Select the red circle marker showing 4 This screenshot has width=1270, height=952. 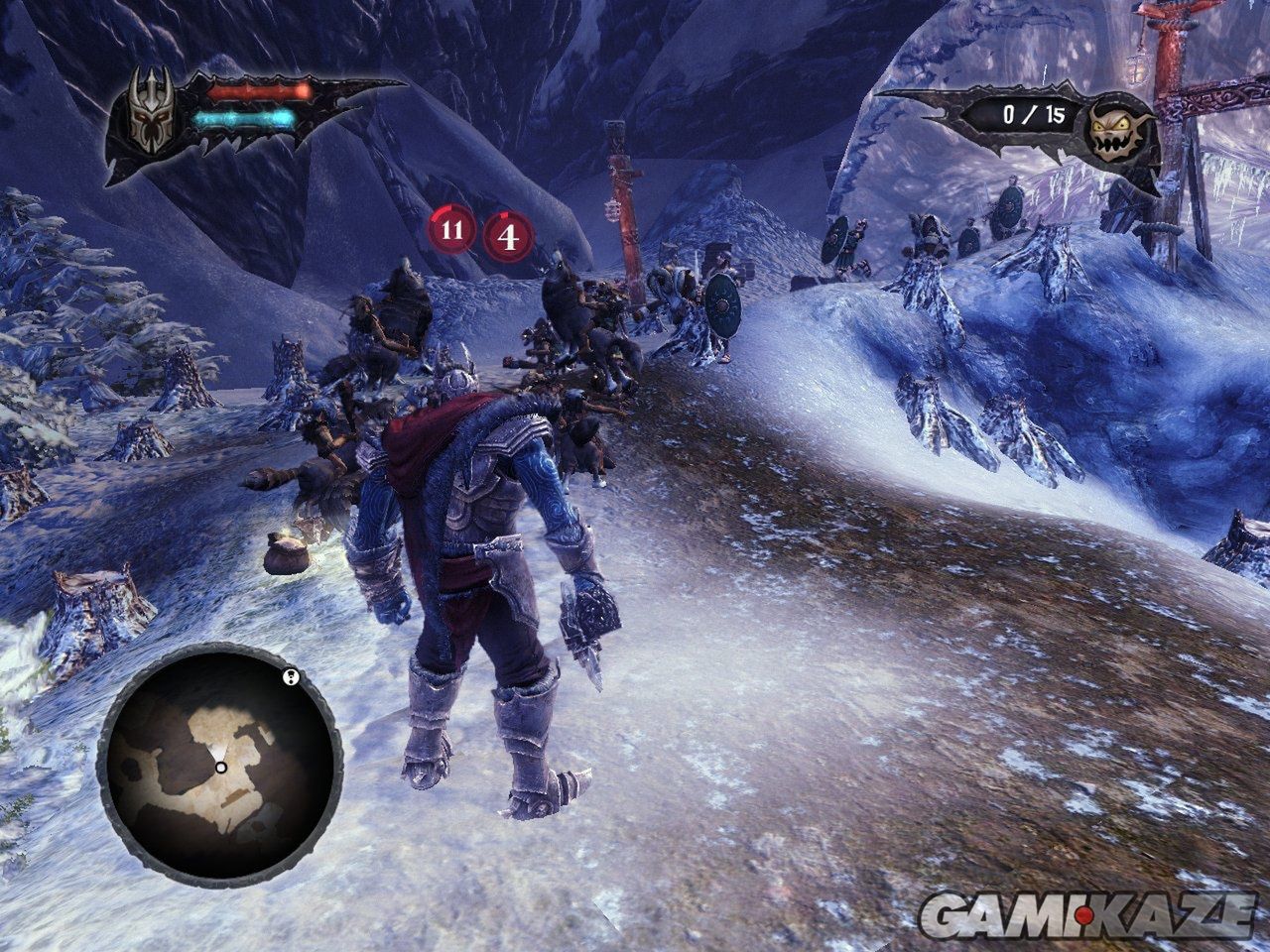(x=509, y=237)
